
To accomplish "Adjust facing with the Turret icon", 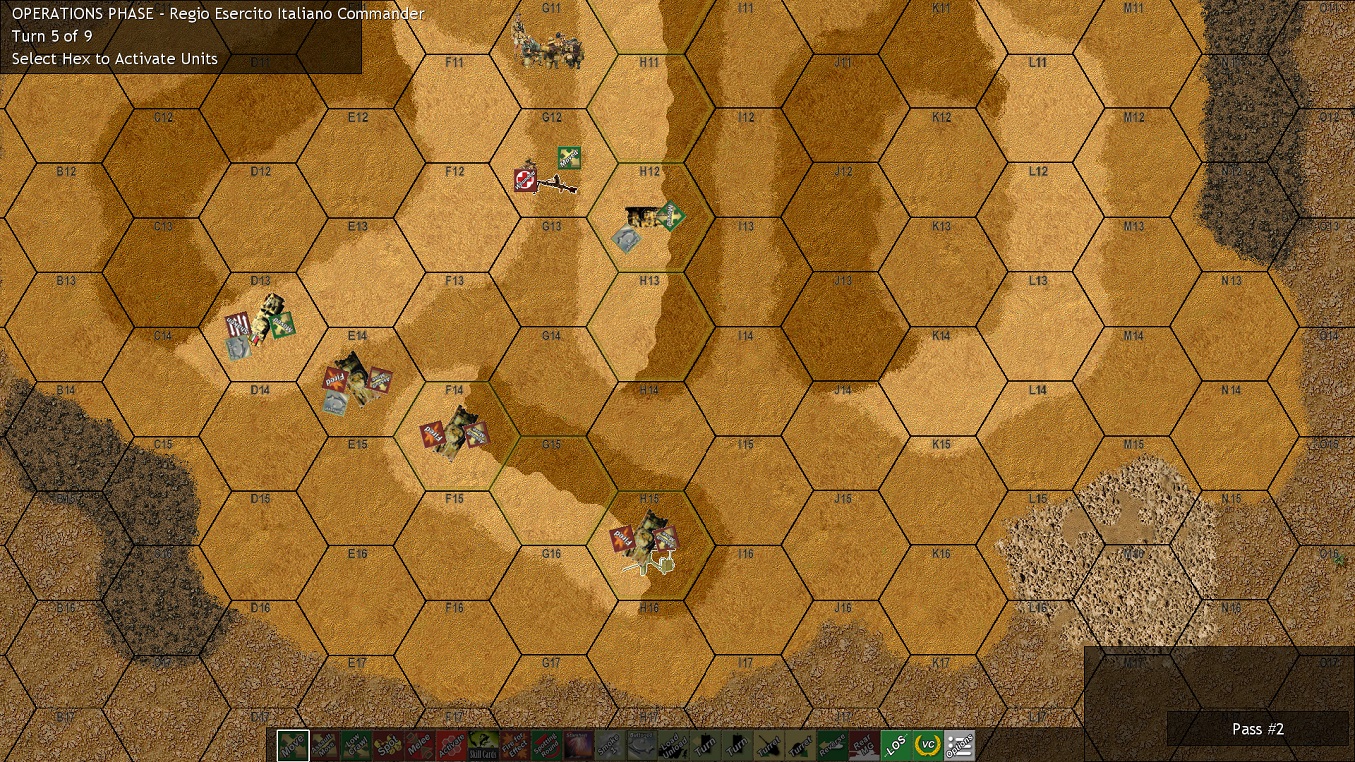I will 767,744.
